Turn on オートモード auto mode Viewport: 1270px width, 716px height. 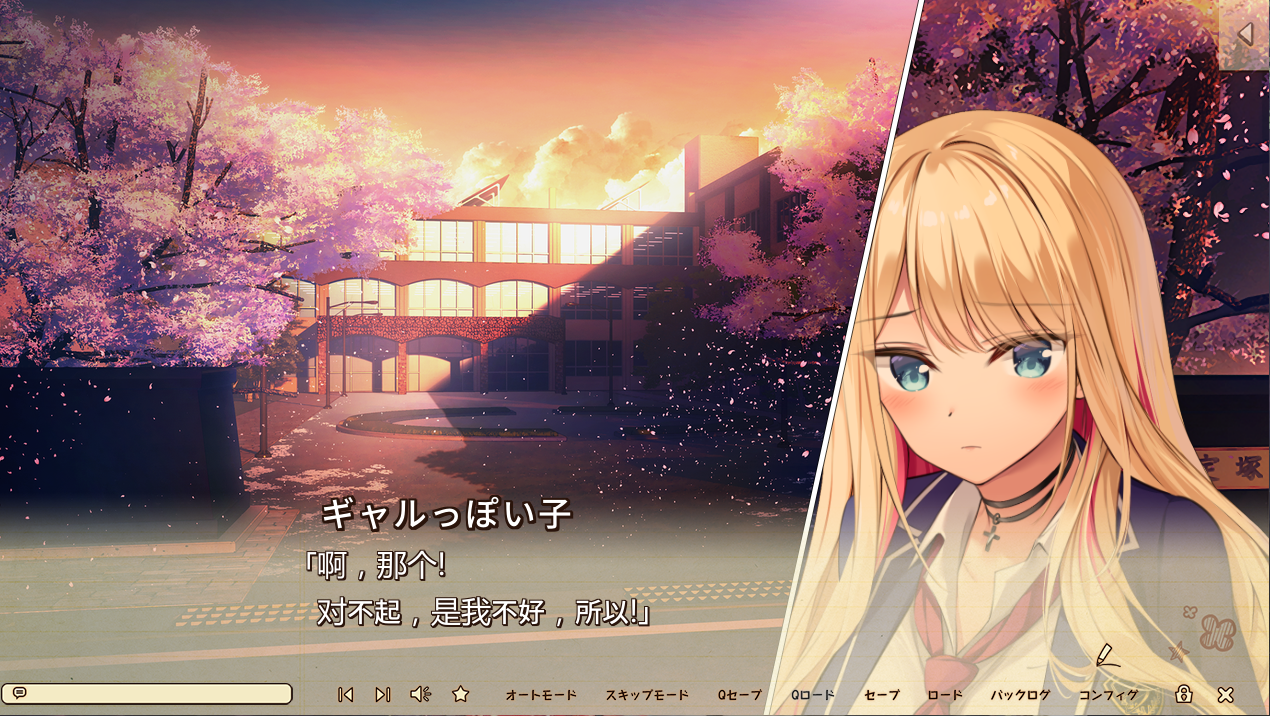541,695
